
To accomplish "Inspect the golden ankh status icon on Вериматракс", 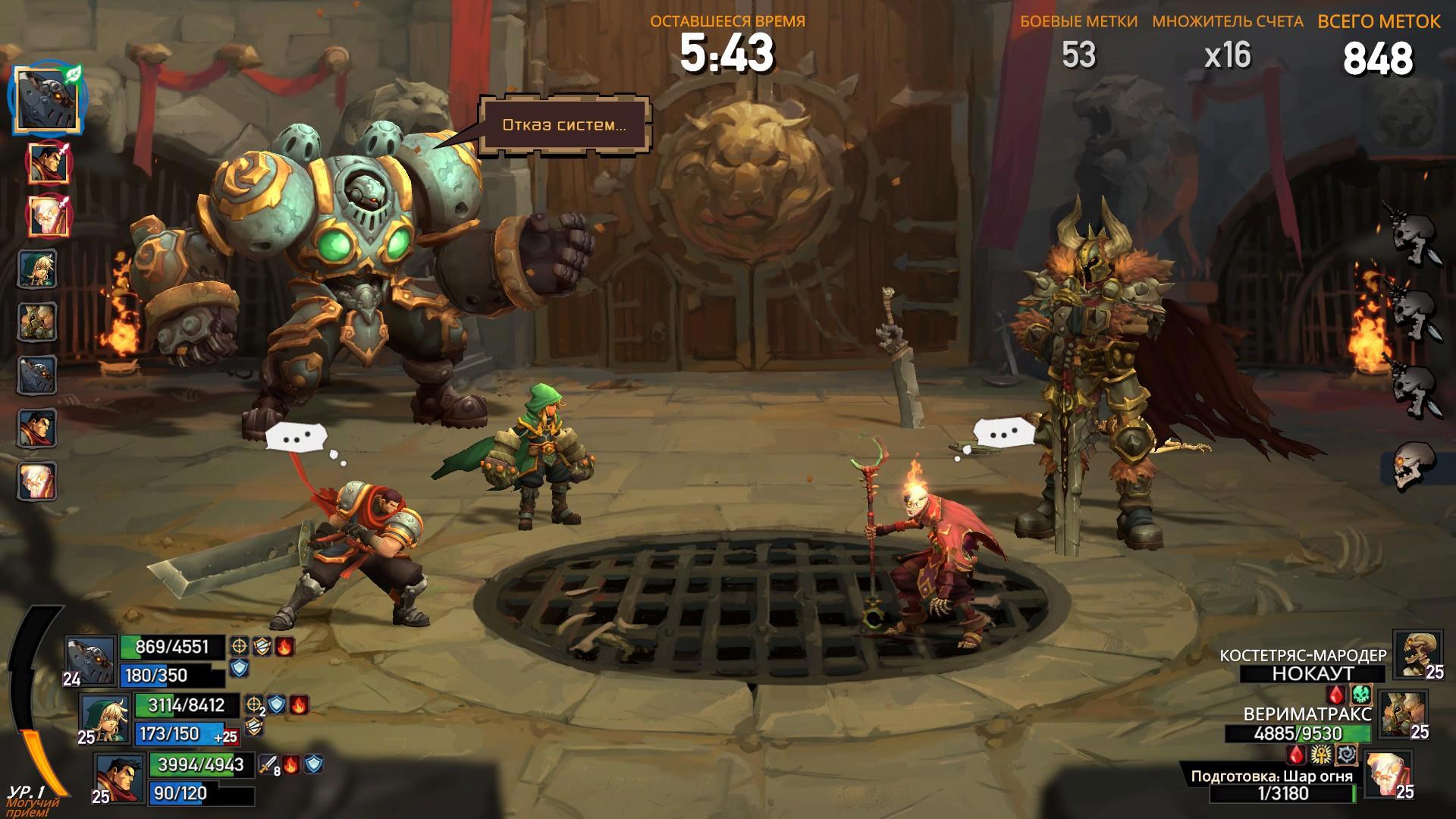I will coord(1322,754).
